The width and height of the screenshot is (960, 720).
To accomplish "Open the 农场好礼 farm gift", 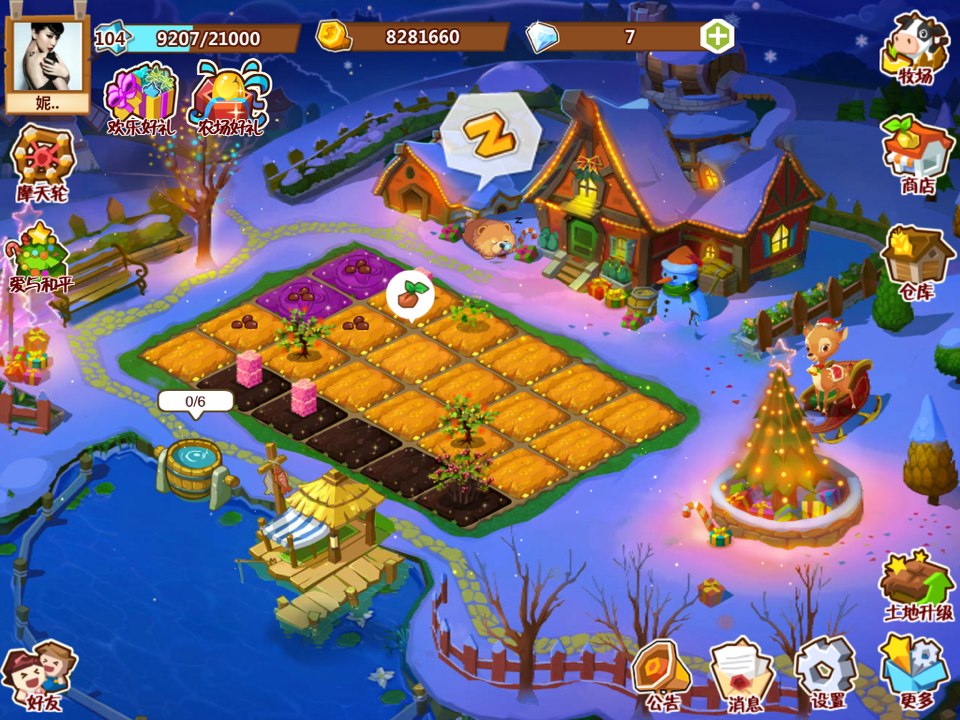I will [229, 99].
